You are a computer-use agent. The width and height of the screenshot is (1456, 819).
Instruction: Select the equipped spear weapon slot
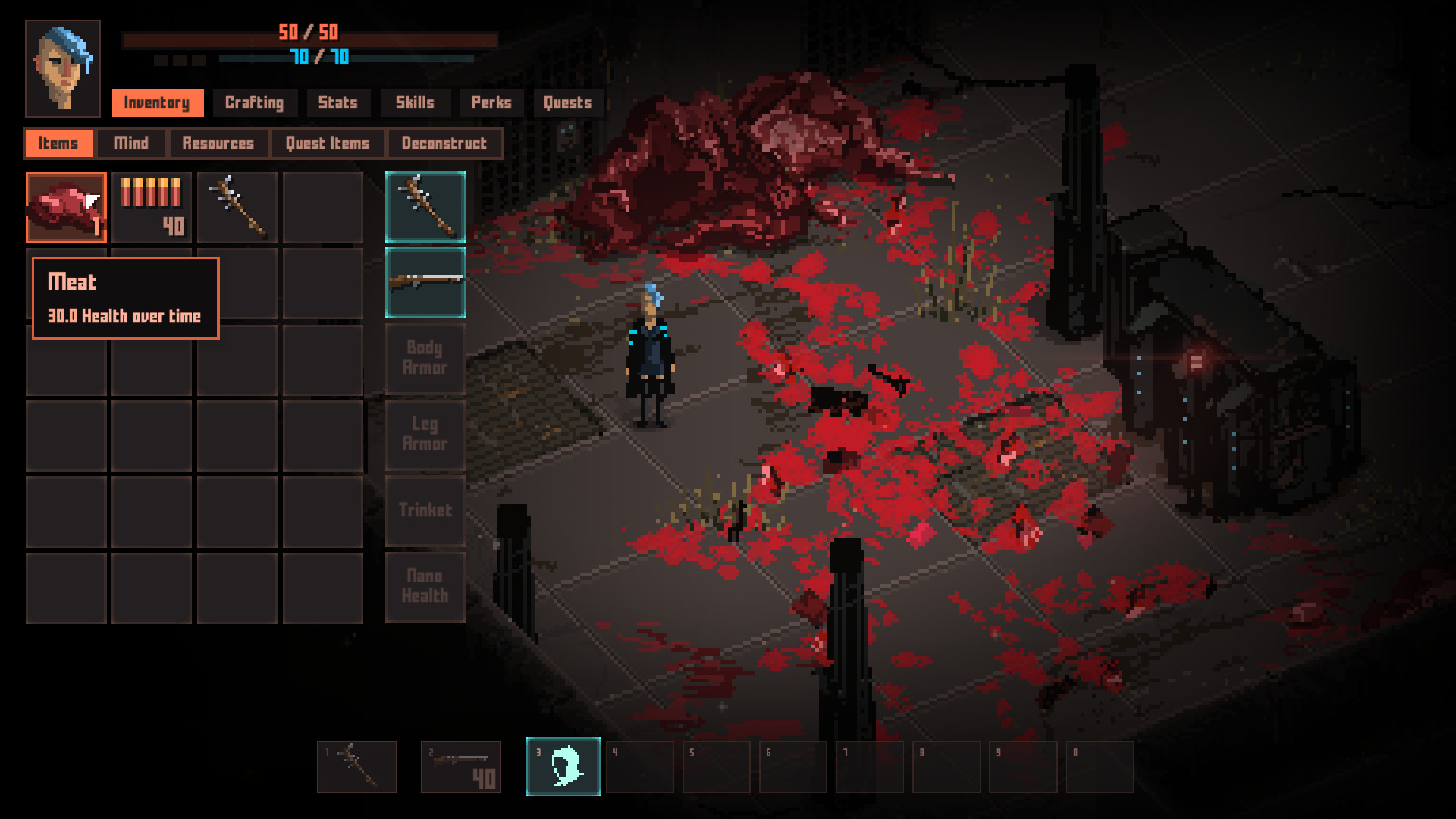pos(425,207)
